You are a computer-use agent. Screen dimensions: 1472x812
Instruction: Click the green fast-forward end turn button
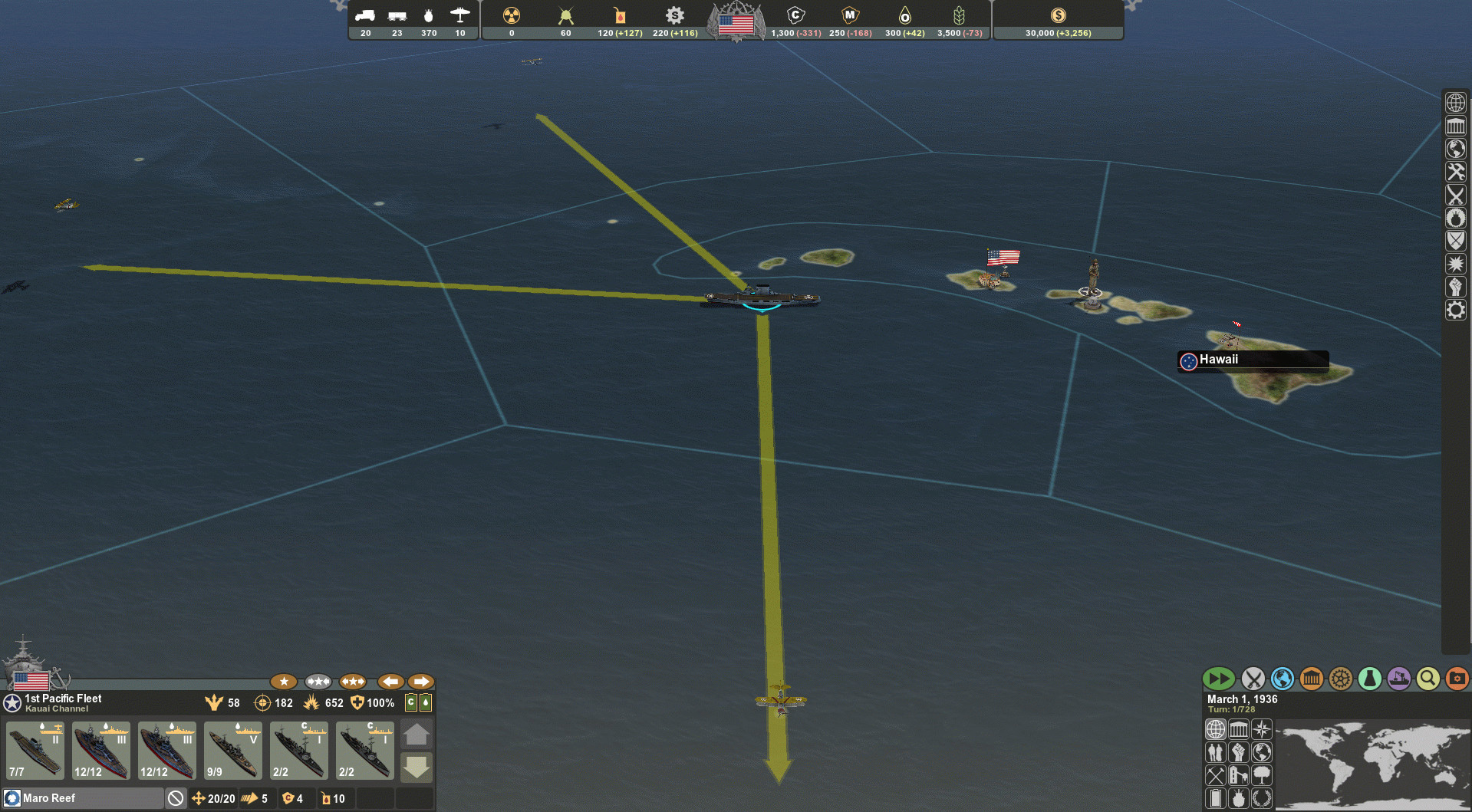(x=1218, y=679)
